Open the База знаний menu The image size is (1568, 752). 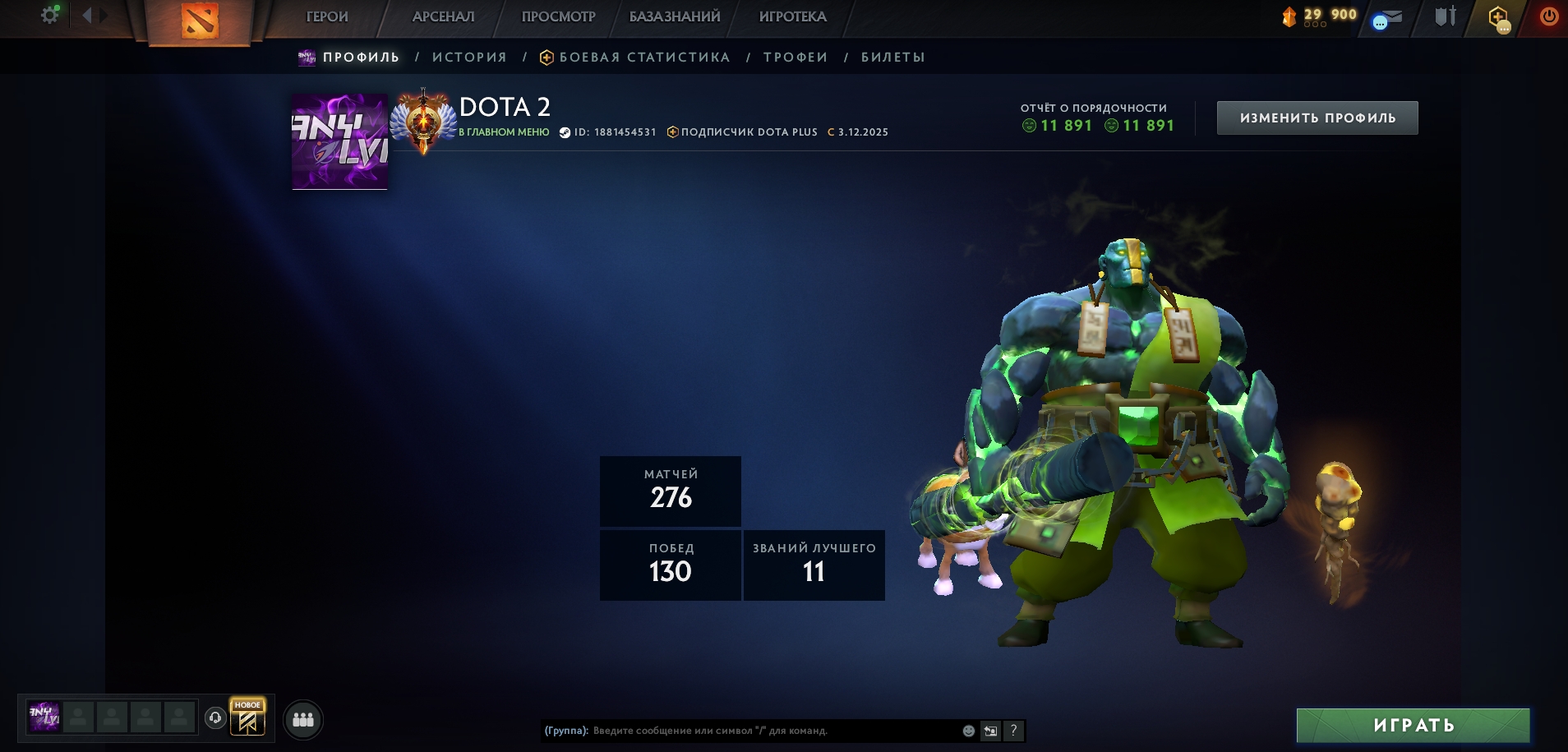[675, 16]
